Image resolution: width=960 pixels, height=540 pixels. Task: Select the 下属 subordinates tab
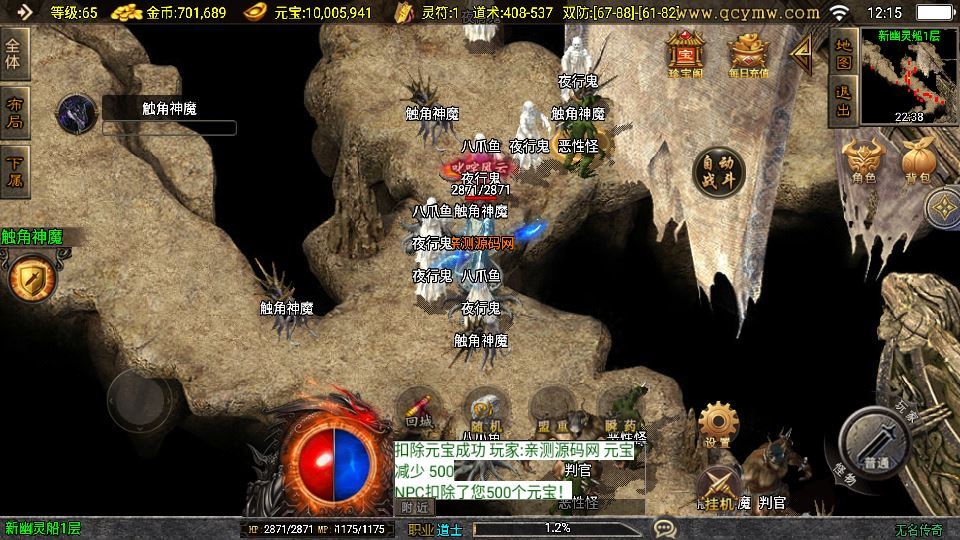(14, 170)
